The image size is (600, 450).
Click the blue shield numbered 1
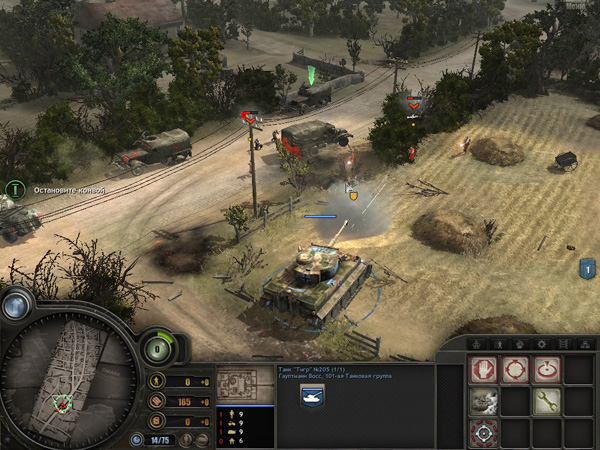click(588, 268)
